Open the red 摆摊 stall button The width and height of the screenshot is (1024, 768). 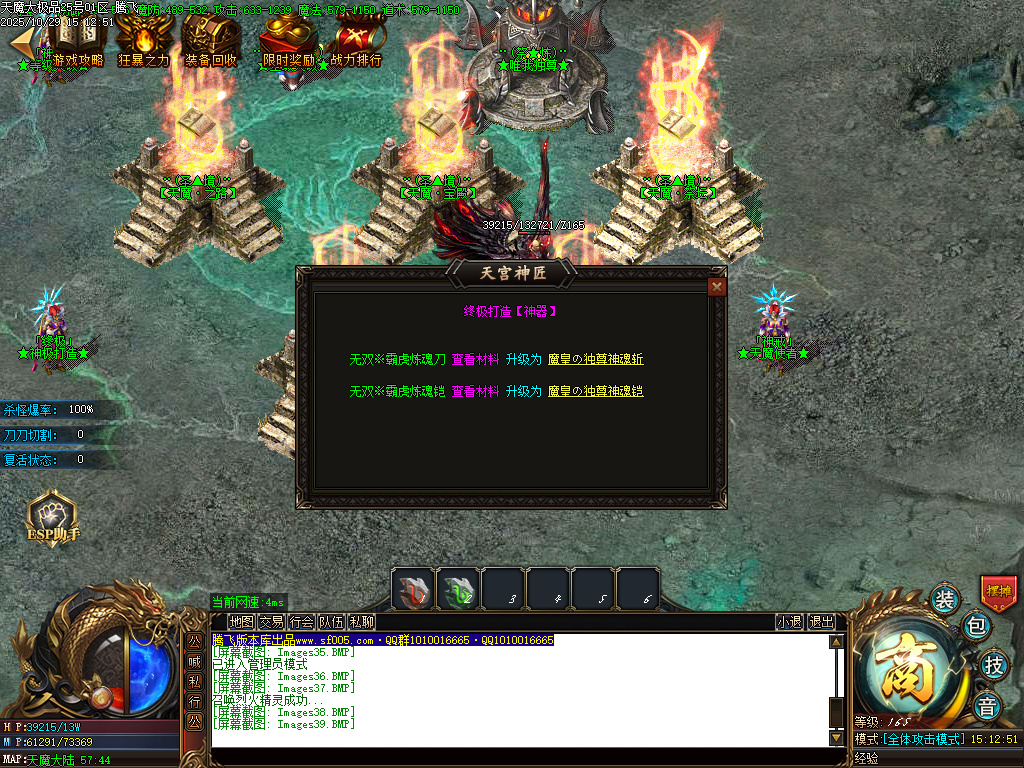pyautogui.click(x=998, y=591)
